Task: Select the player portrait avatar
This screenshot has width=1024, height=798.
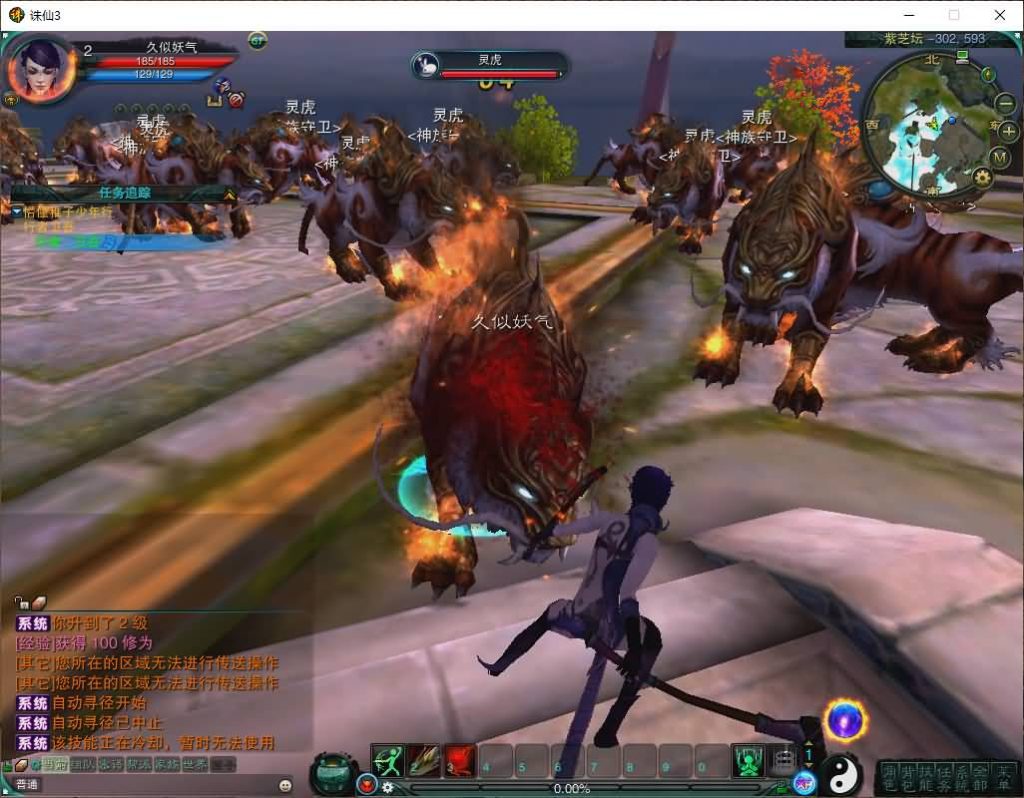Action: click(x=41, y=68)
